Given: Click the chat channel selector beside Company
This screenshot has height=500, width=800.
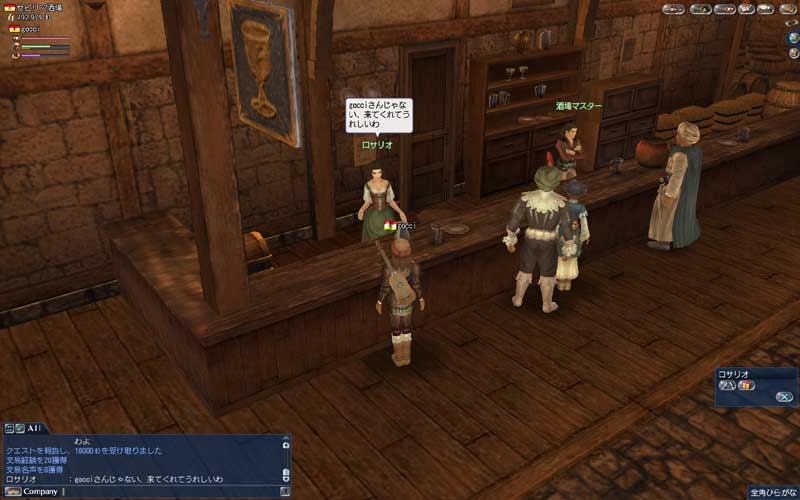Looking at the screenshot, I should tap(11, 491).
